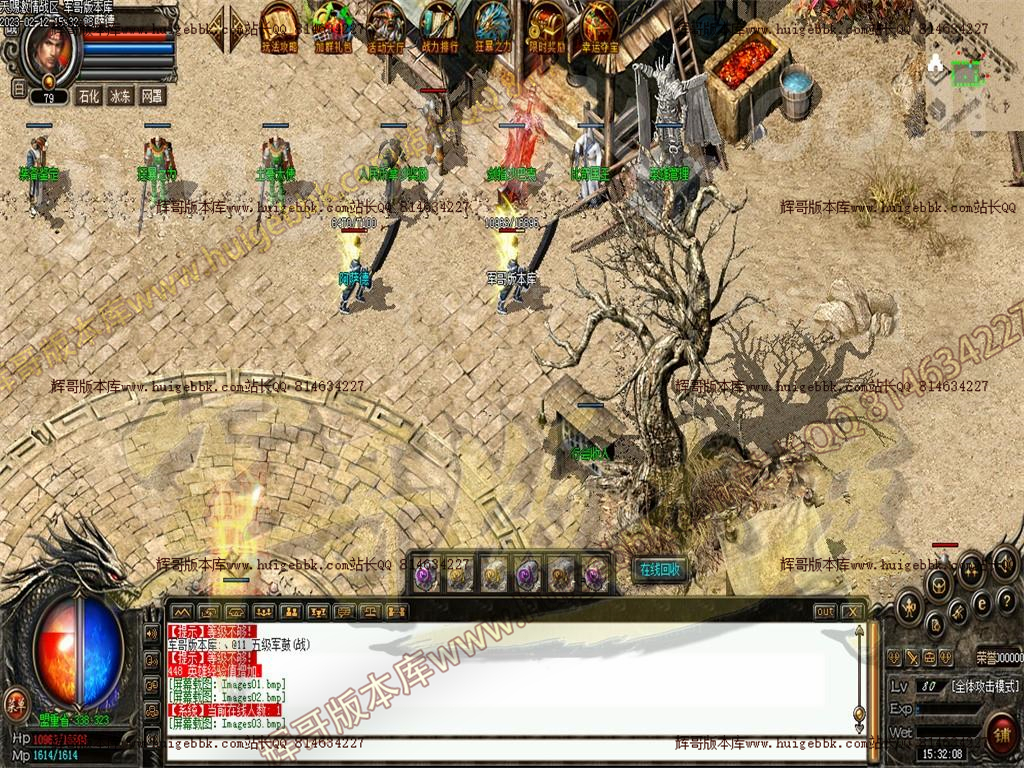This screenshot has width=1024, height=768.
Task: Show the 战力排行 power ranking
Action: click(439, 27)
